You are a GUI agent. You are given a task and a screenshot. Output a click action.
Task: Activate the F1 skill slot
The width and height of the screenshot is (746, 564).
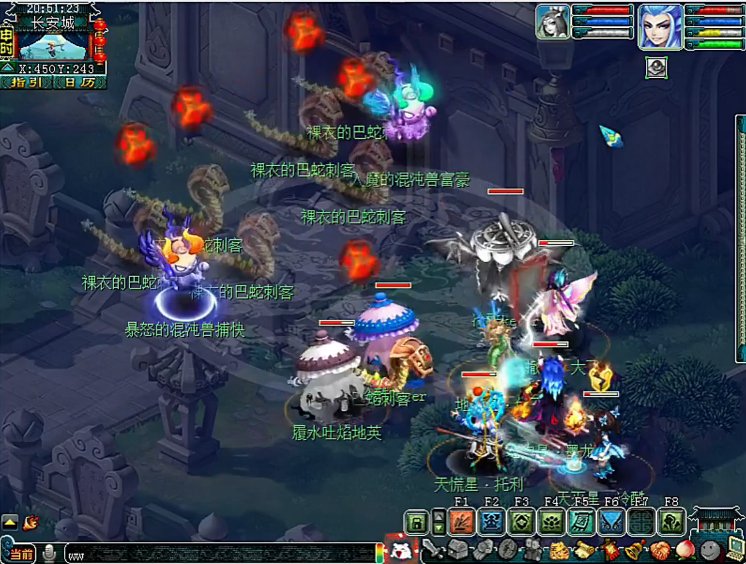462,521
